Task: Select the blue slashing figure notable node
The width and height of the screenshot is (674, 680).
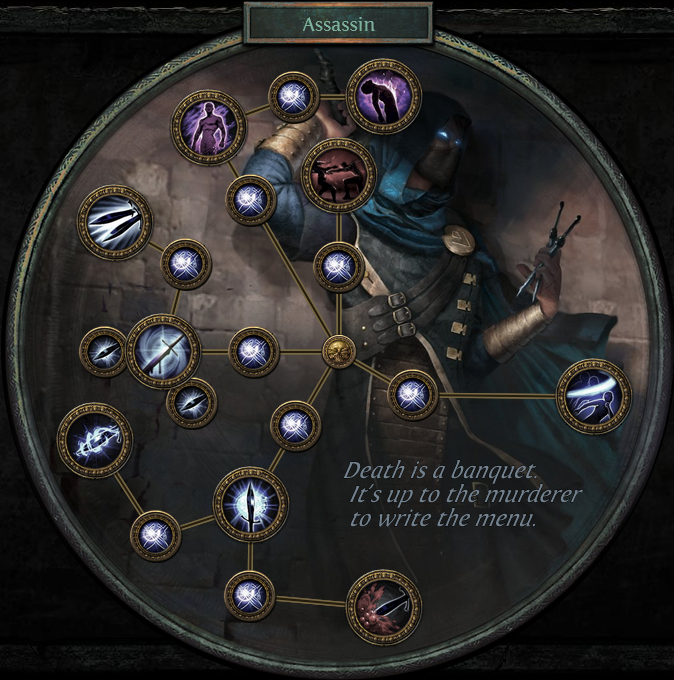Action: click(x=594, y=397)
